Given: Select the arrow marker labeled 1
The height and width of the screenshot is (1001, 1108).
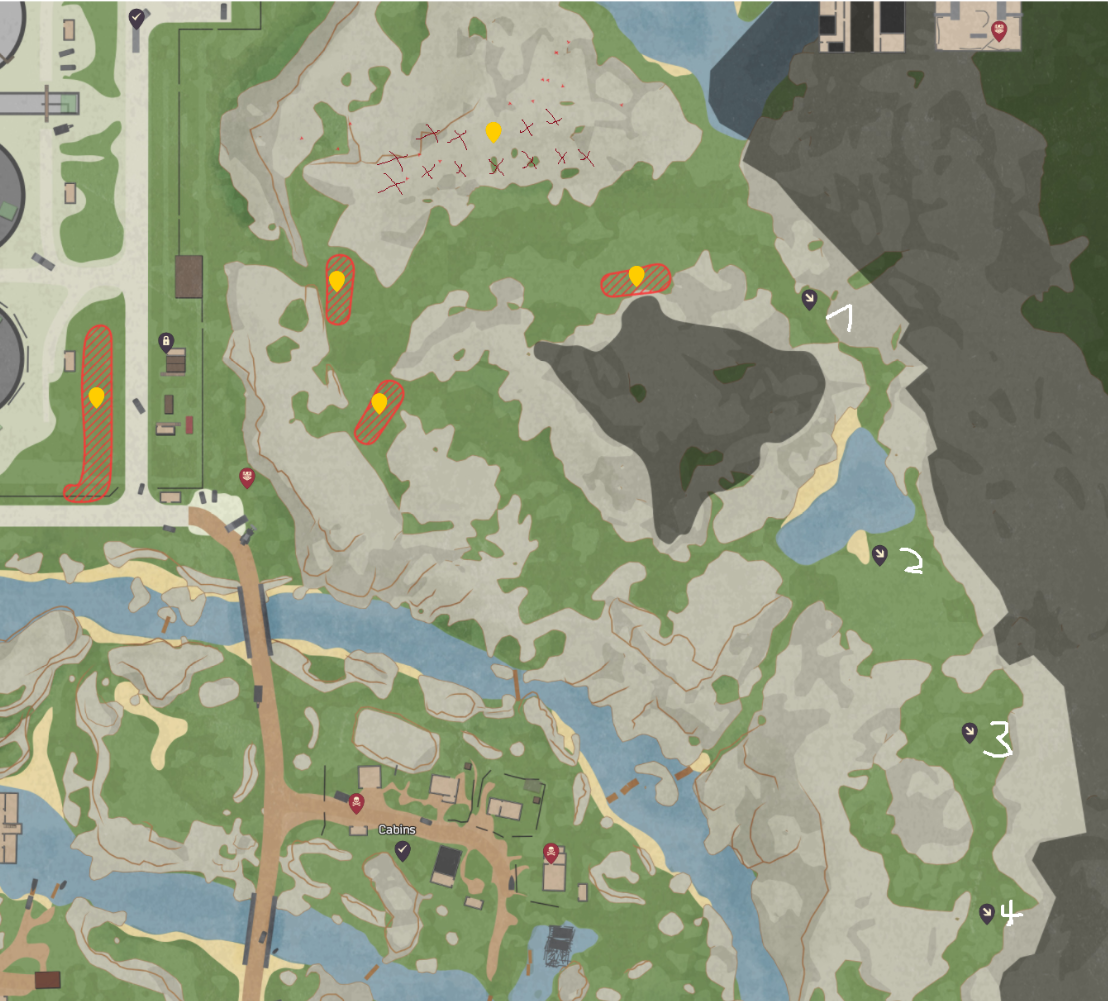Looking at the screenshot, I should (x=809, y=298).
